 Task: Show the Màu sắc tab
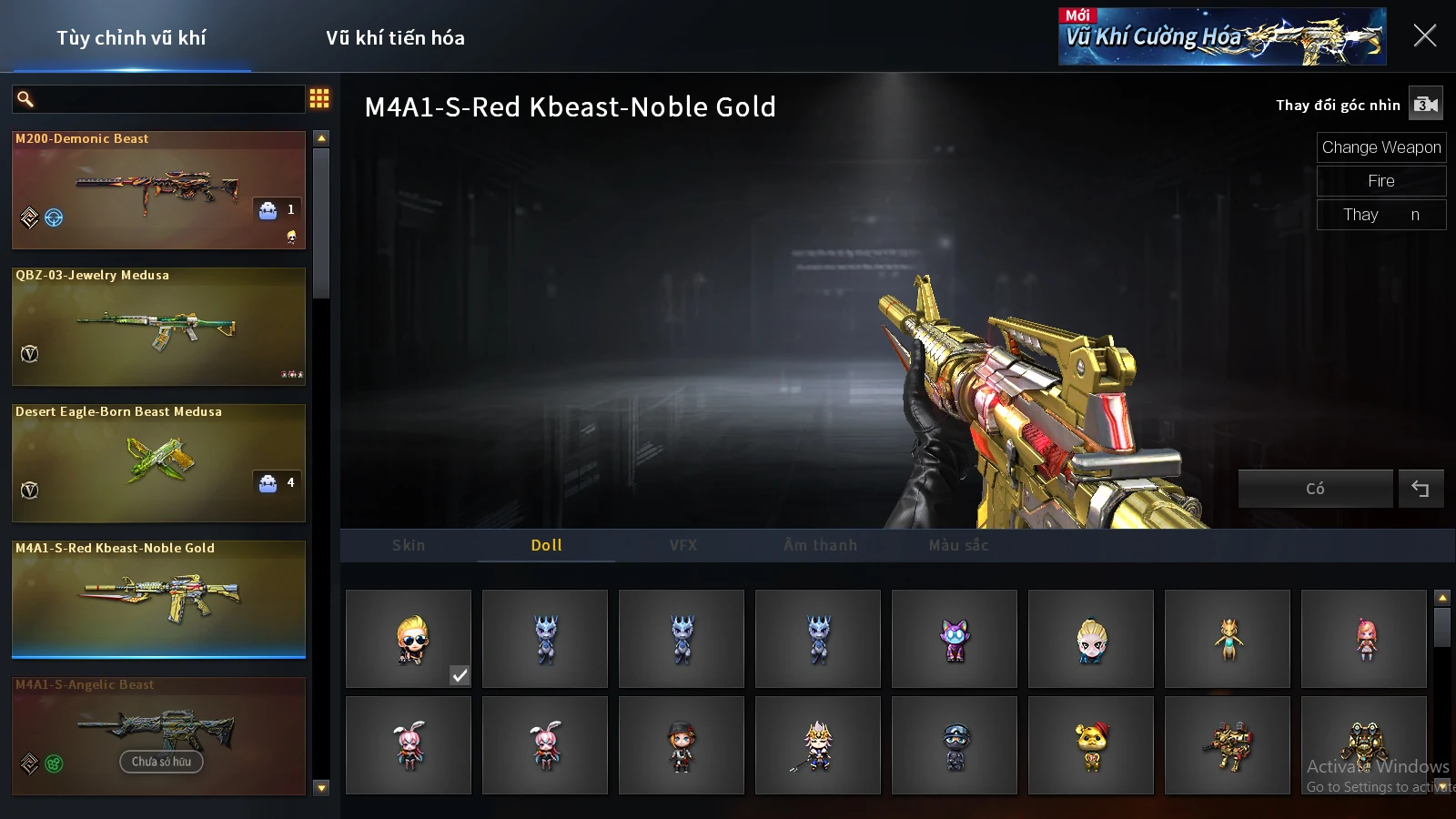pos(958,545)
